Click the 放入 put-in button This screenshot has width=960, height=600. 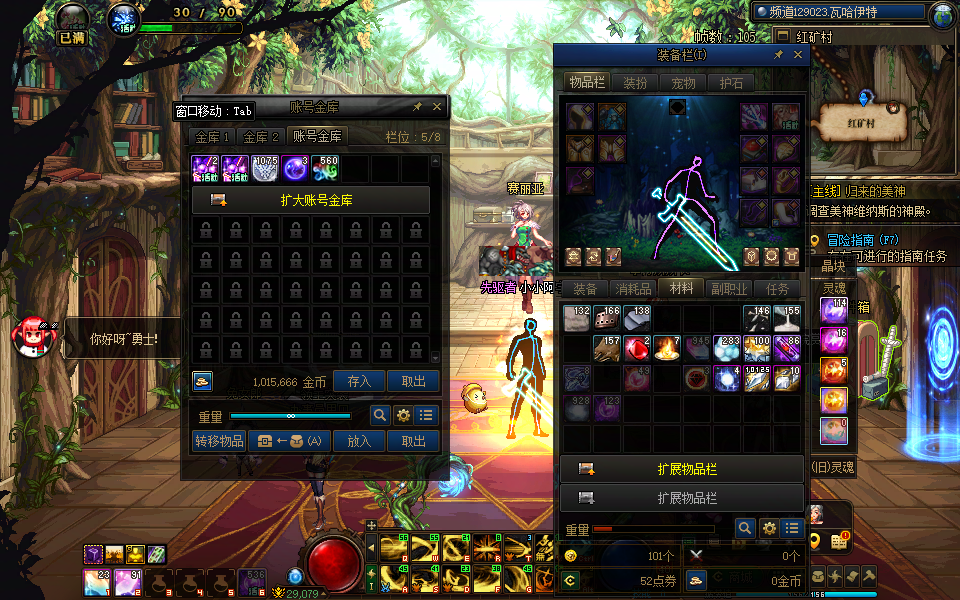point(359,441)
